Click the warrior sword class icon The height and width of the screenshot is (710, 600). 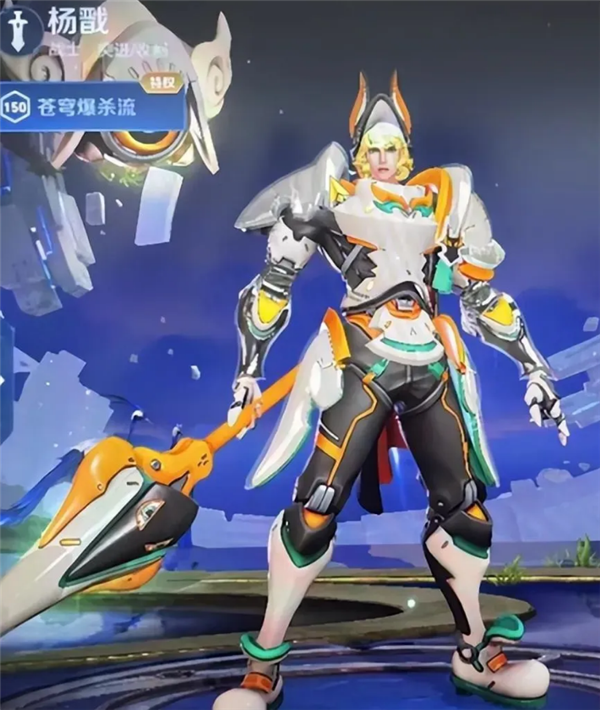(x=17, y=30)
